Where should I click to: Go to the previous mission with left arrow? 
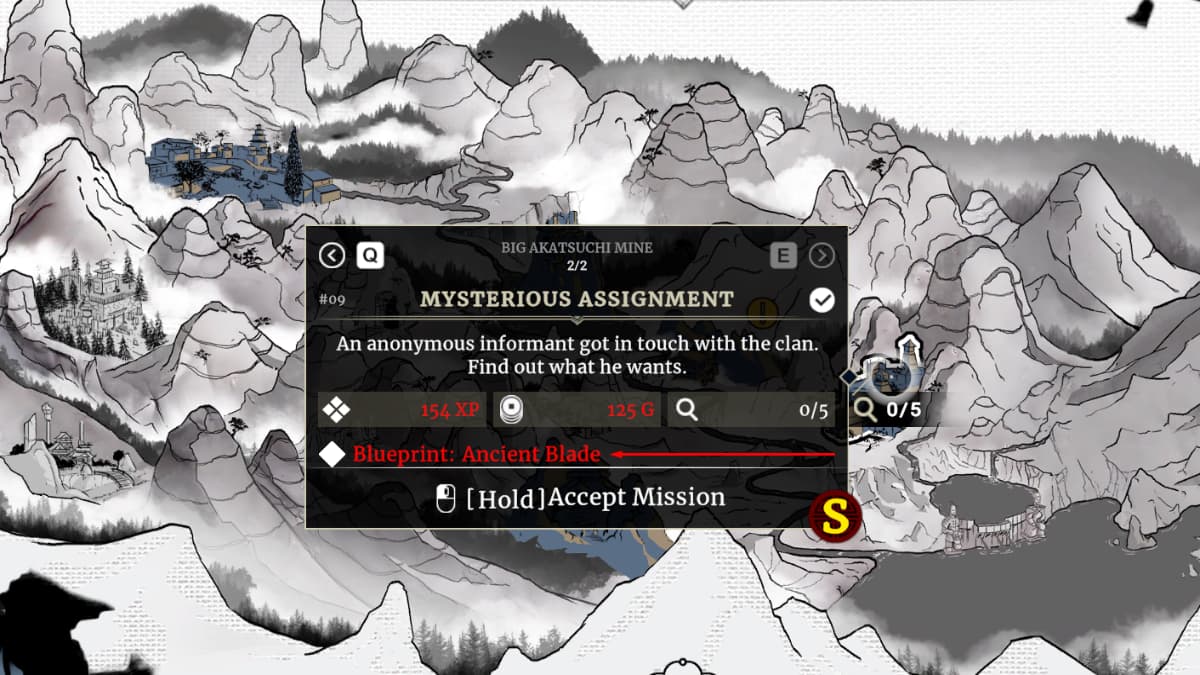(332, 256)
